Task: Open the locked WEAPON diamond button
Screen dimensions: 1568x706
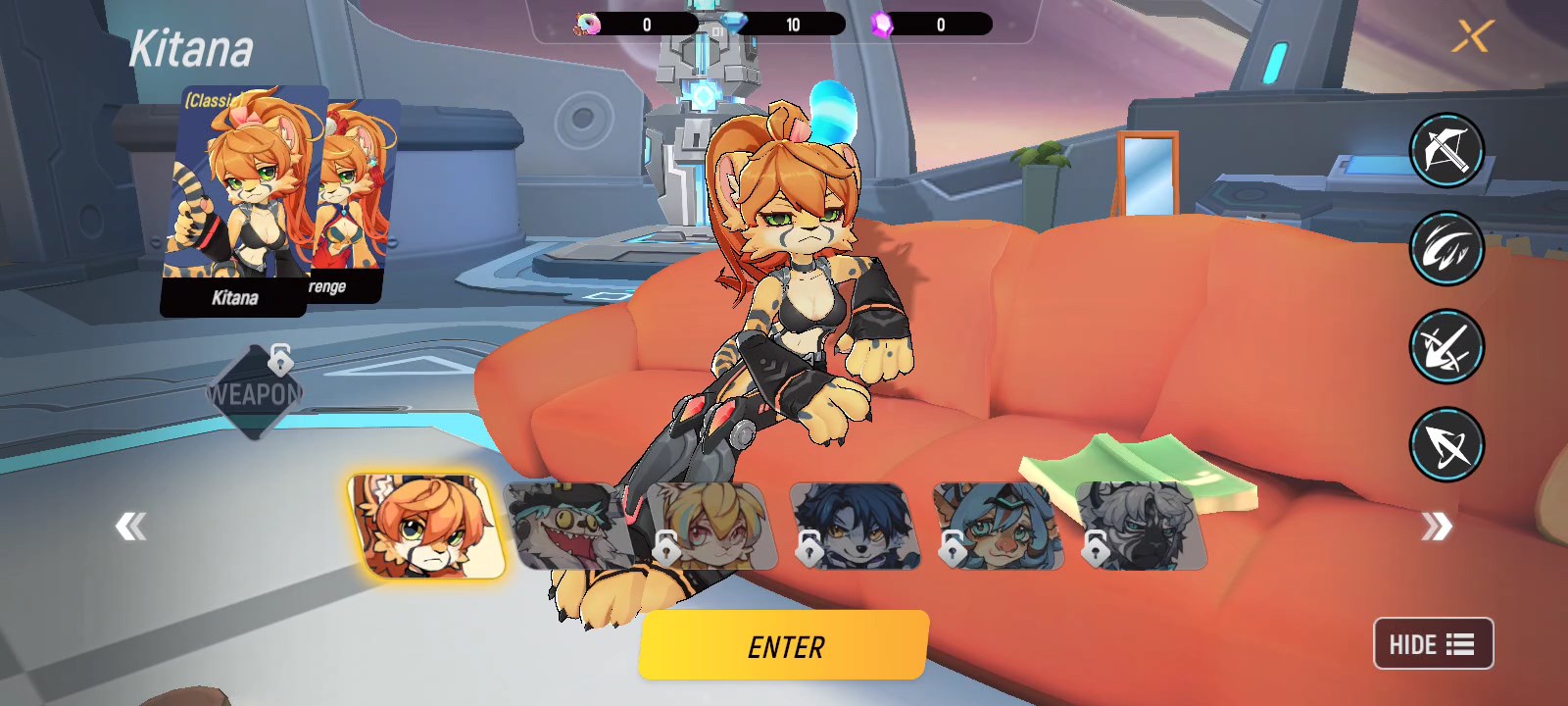Action: [254, 394]
